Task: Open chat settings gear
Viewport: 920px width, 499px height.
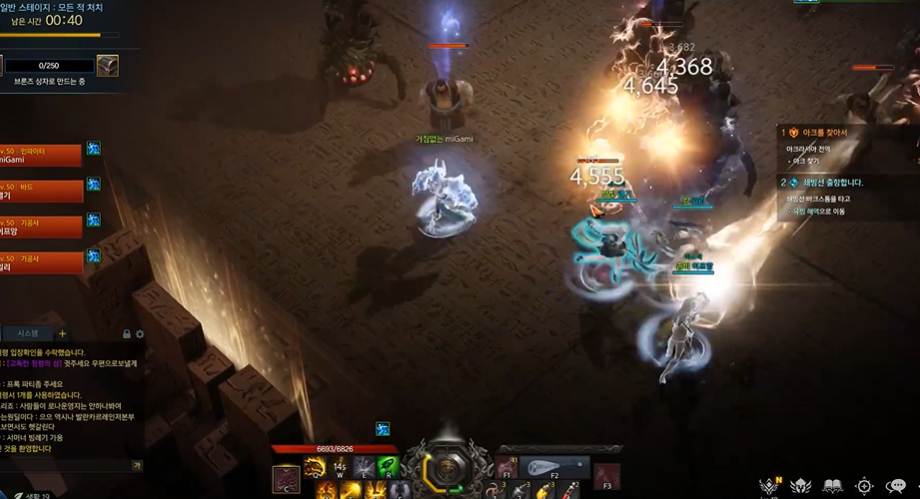Action: click(139, 334)
